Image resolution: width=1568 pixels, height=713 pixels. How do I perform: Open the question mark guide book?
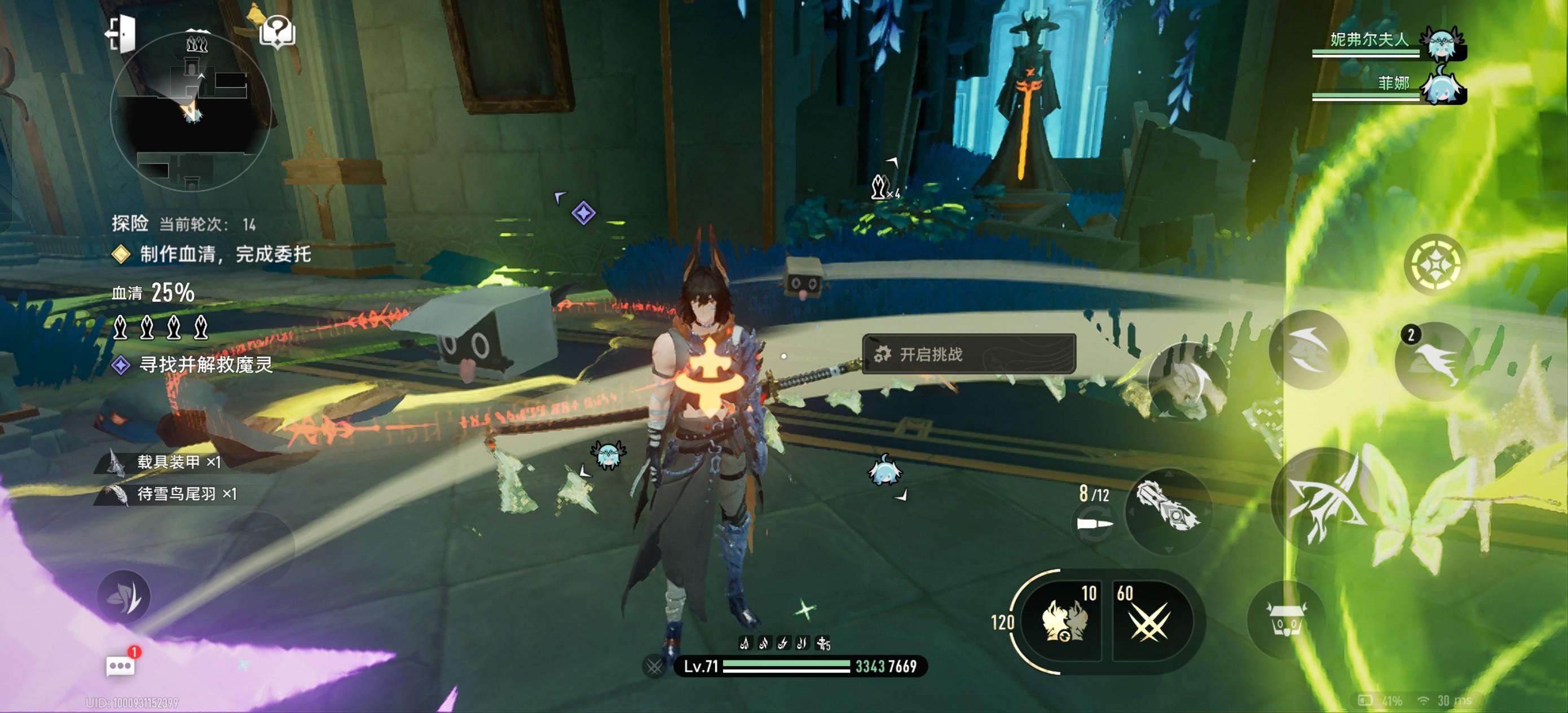coord(277,30)
